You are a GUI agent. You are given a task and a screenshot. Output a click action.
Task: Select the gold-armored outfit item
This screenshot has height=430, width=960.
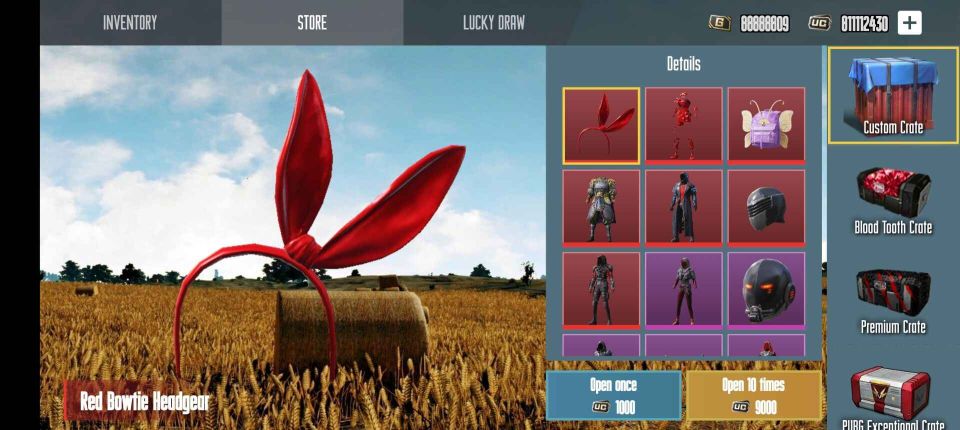[601, 207]
